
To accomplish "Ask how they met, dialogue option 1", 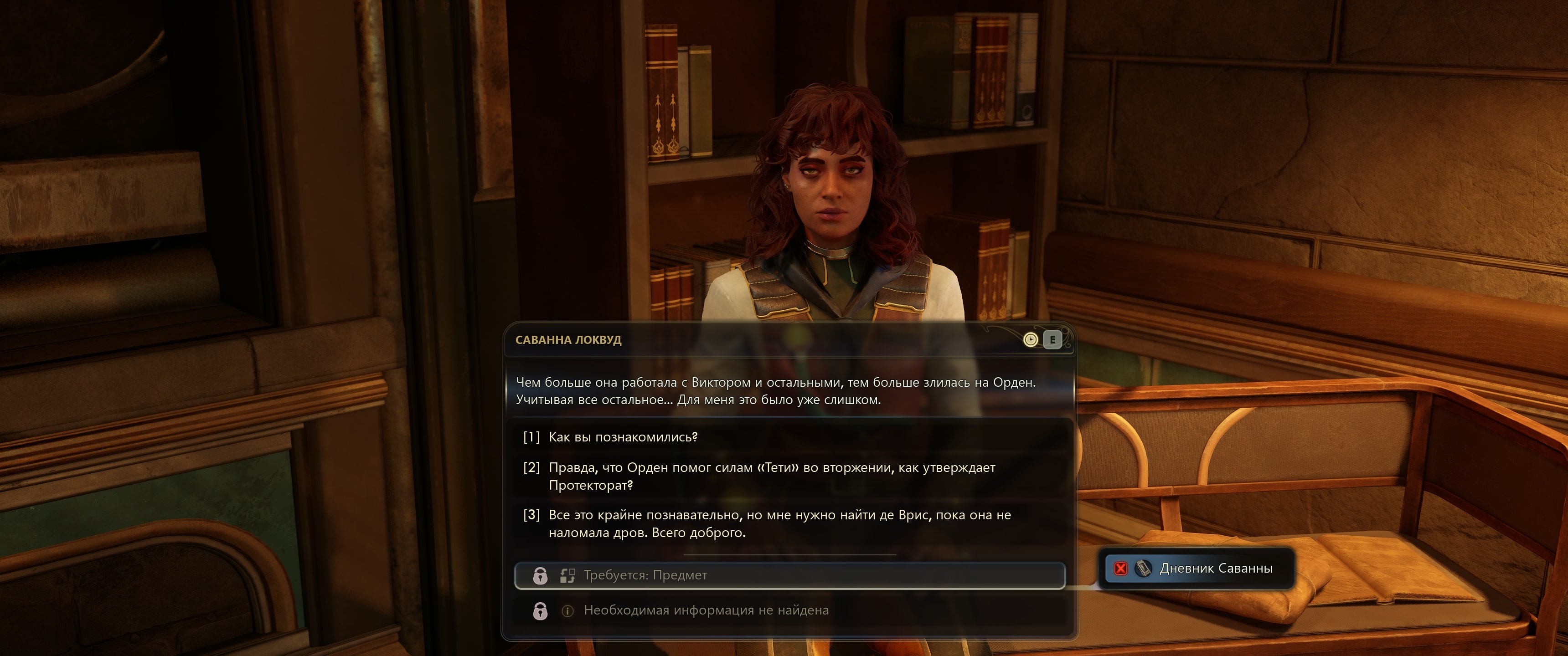I will (623, 437).
